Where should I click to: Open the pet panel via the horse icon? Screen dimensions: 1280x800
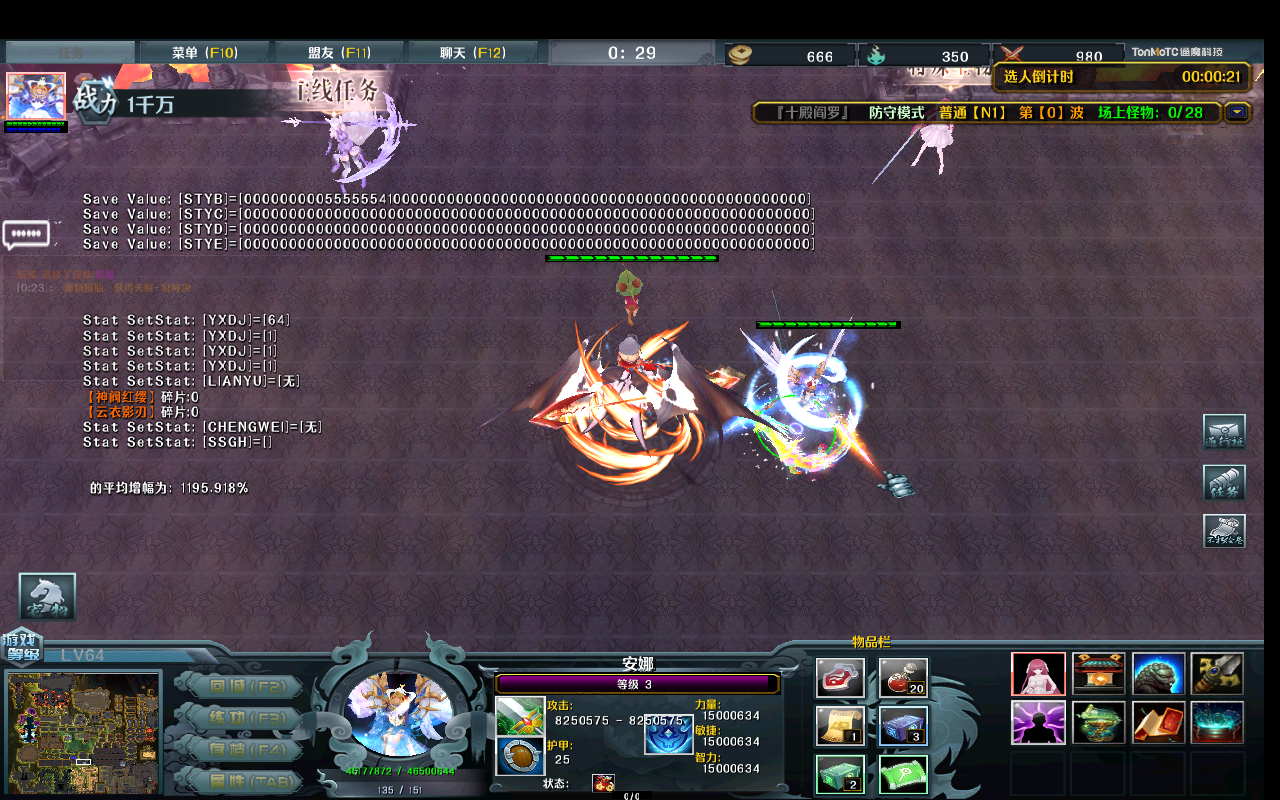tap(47, 595)
